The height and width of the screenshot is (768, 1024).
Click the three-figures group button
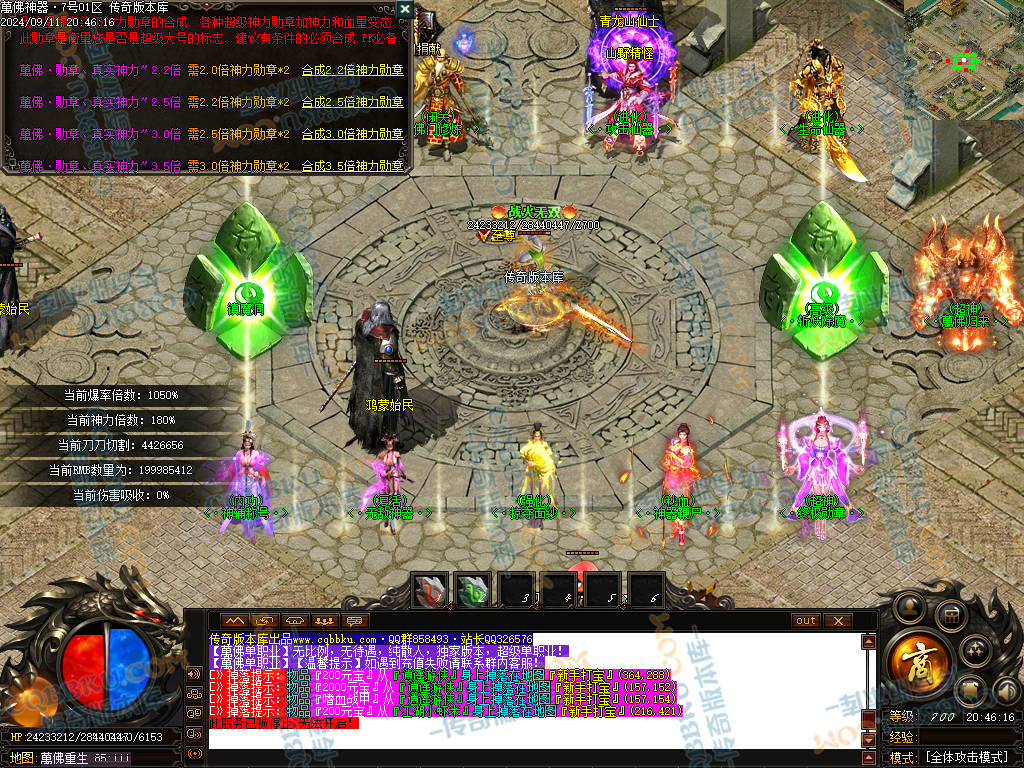click(x=325, y=621)
